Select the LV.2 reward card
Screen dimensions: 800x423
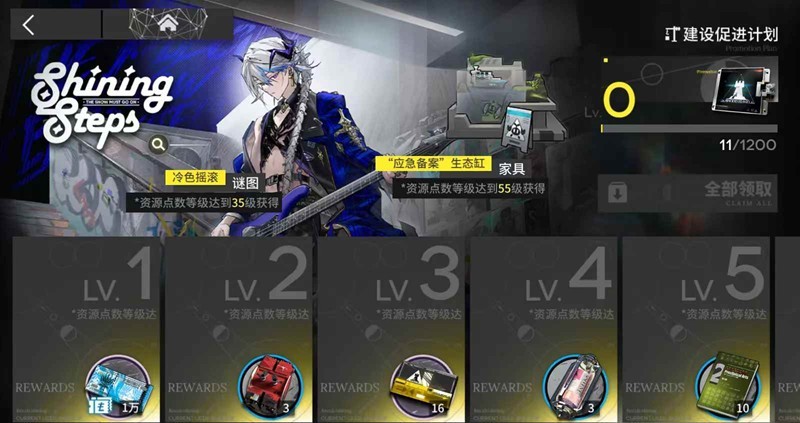point(239,300)
